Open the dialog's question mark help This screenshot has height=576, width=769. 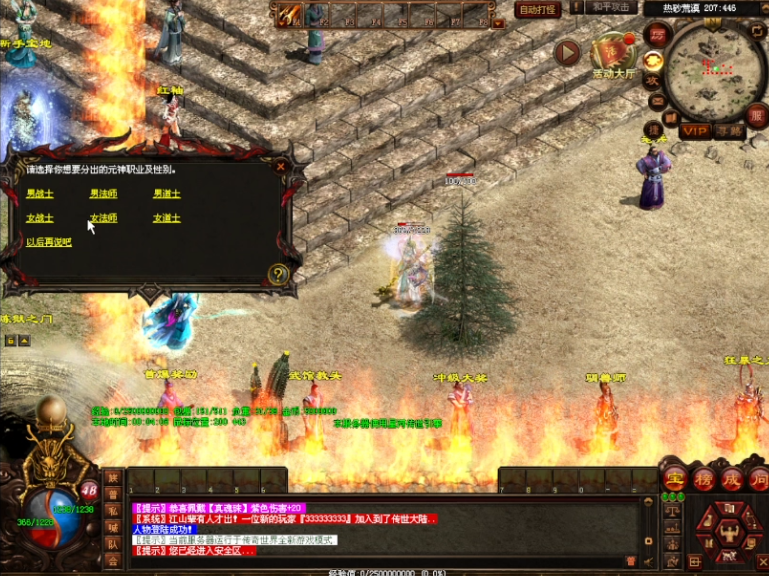click(278, 273)
